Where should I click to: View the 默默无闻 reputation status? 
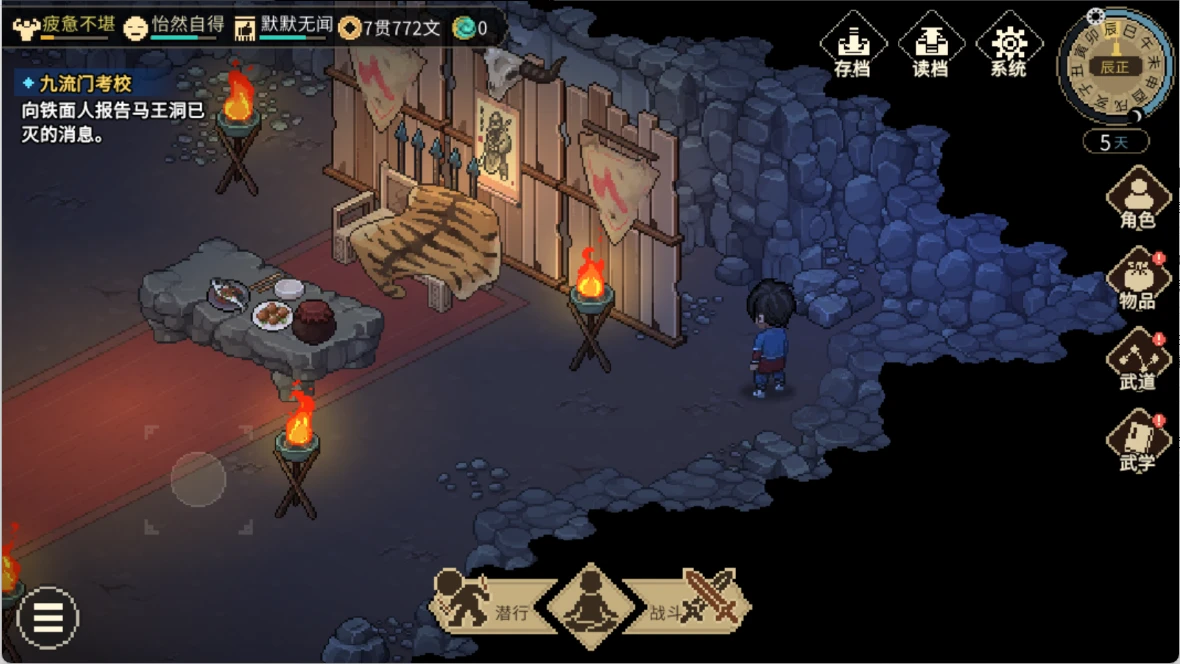click(283, 27)
